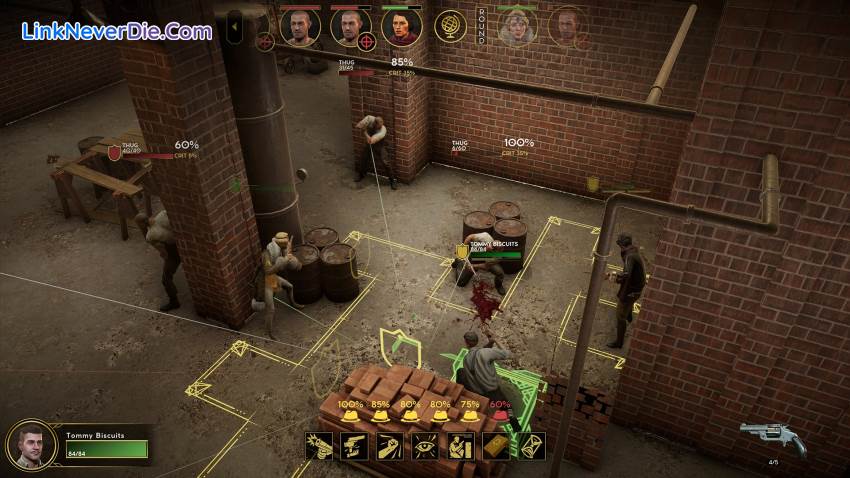Activate the pistol shoot ability
The height and width of the screenshot is (478, 850).
[319, 447]
